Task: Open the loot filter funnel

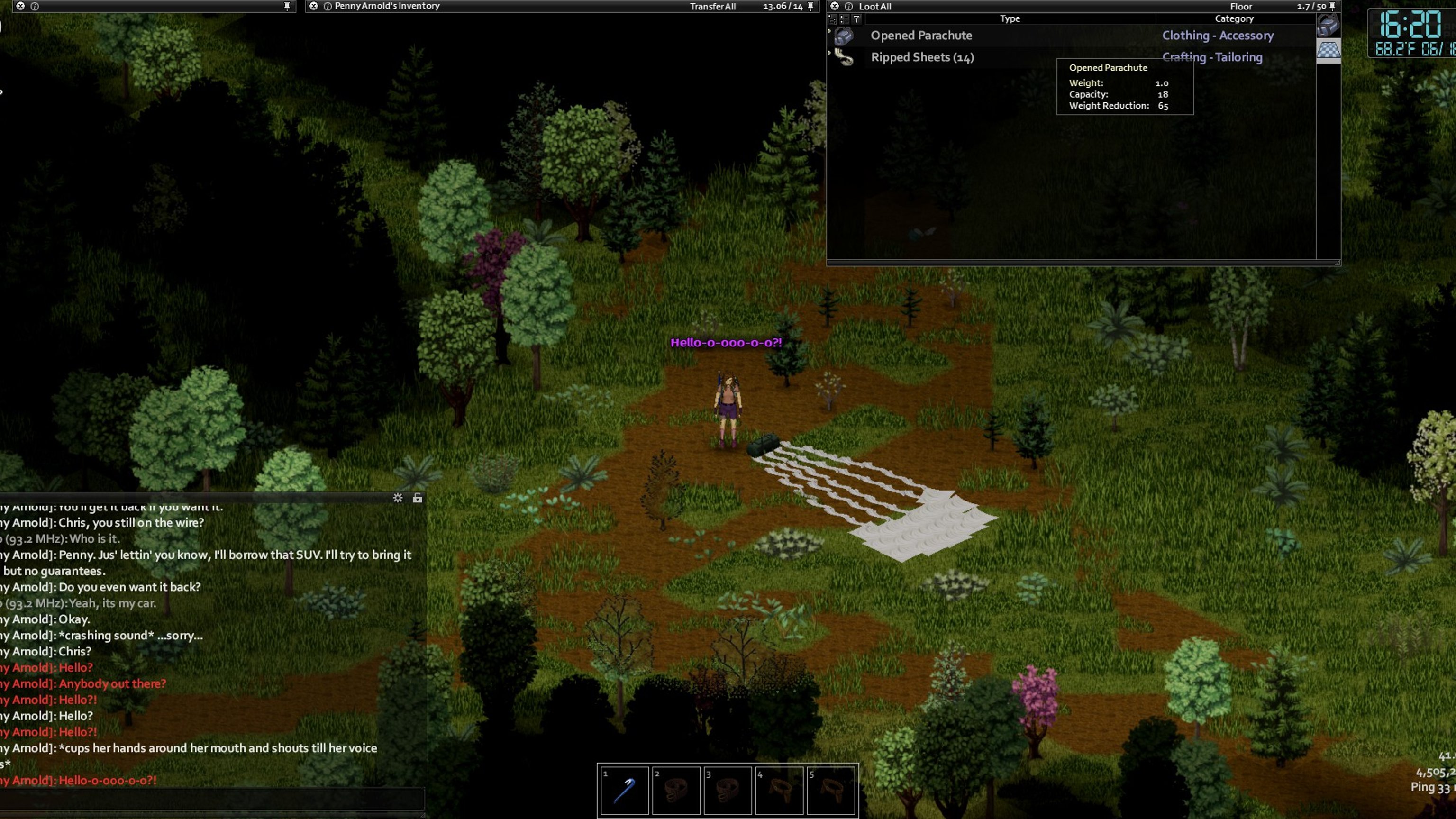Action: tap(856, 19)
